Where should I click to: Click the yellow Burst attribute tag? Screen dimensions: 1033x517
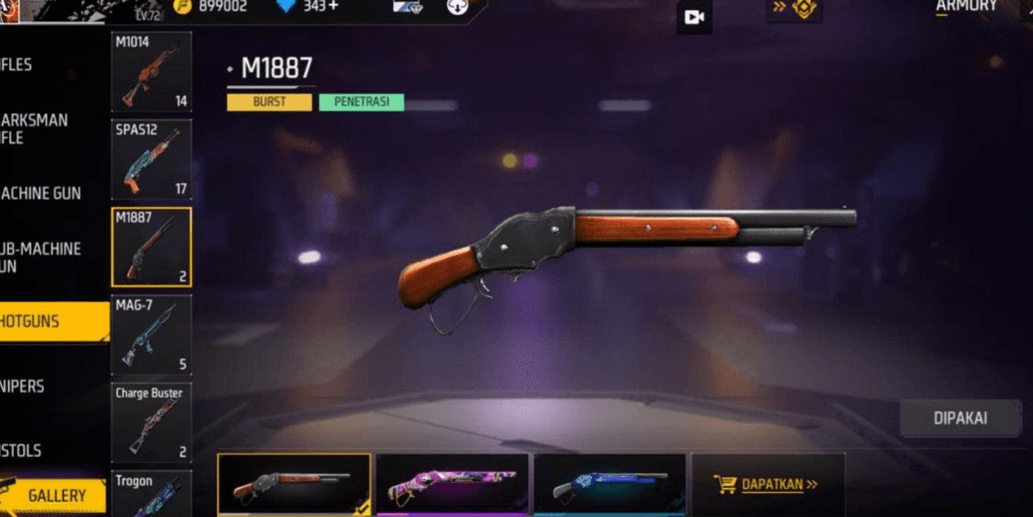click(269, 102)
